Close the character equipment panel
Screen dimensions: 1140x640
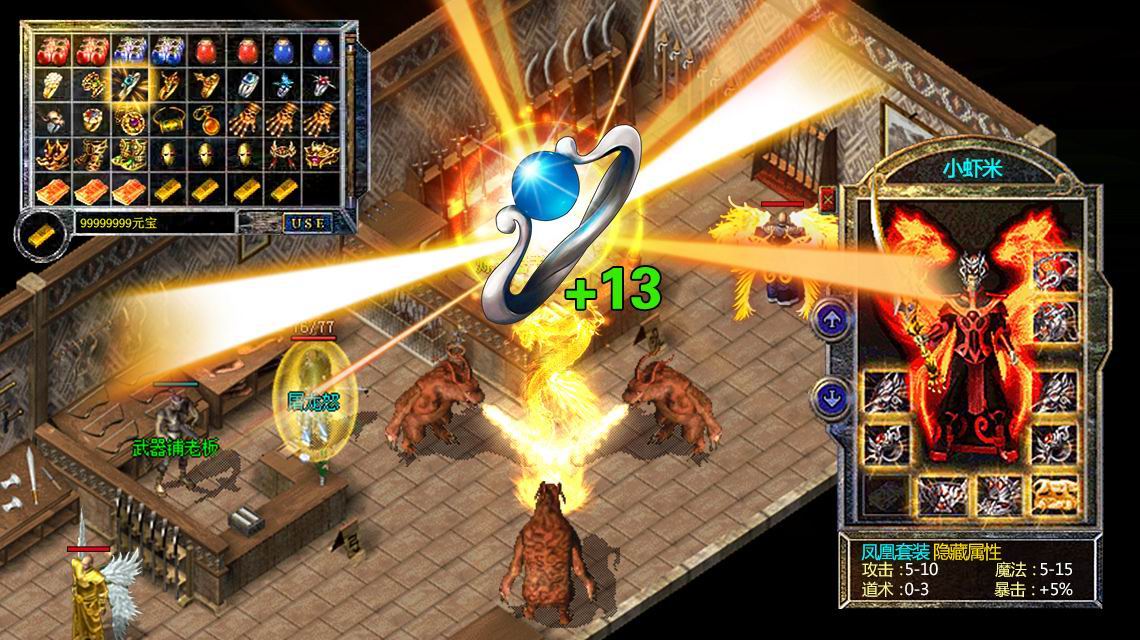[827, 198]
